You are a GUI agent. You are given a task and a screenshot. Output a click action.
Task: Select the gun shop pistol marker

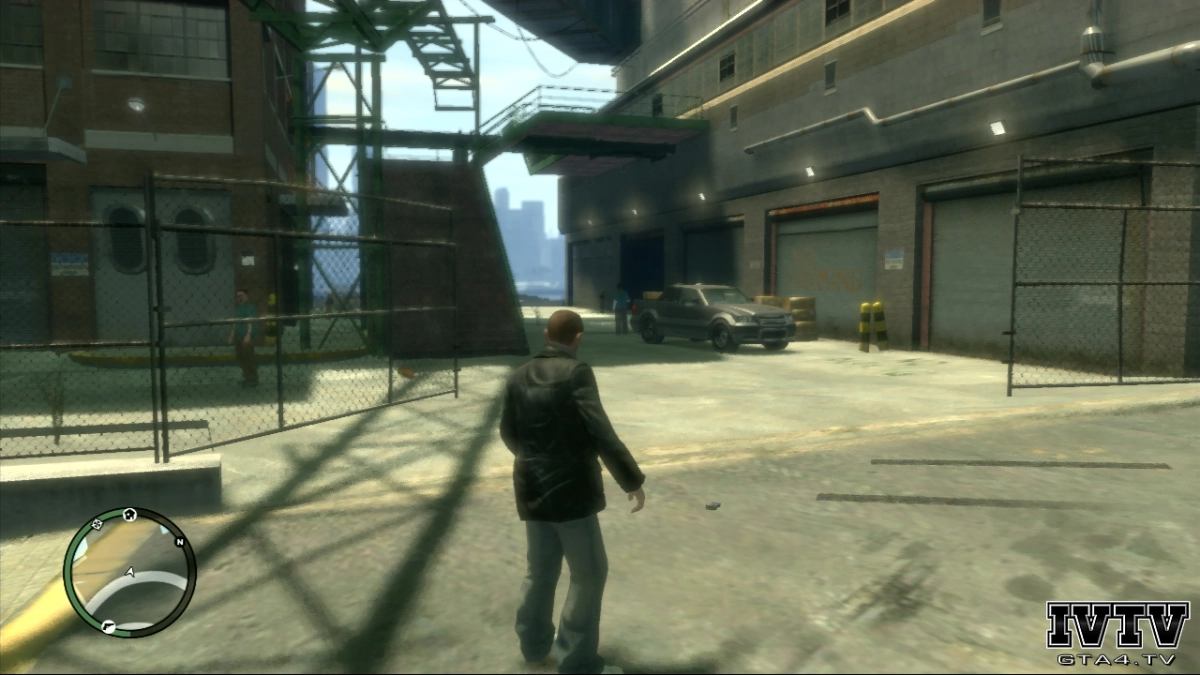(107, 627)
